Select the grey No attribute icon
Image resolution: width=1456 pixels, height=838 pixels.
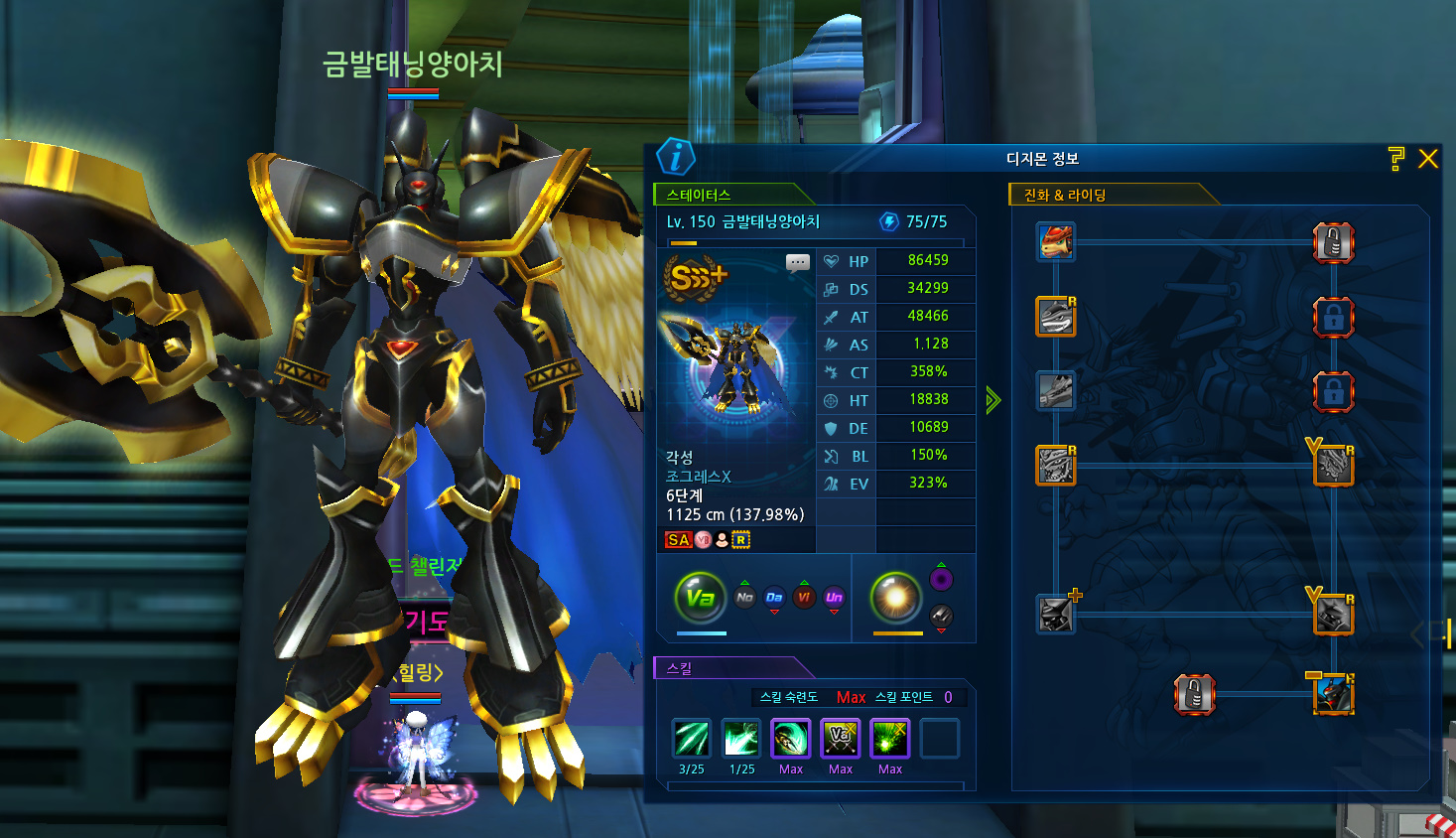tap(744, 597)
